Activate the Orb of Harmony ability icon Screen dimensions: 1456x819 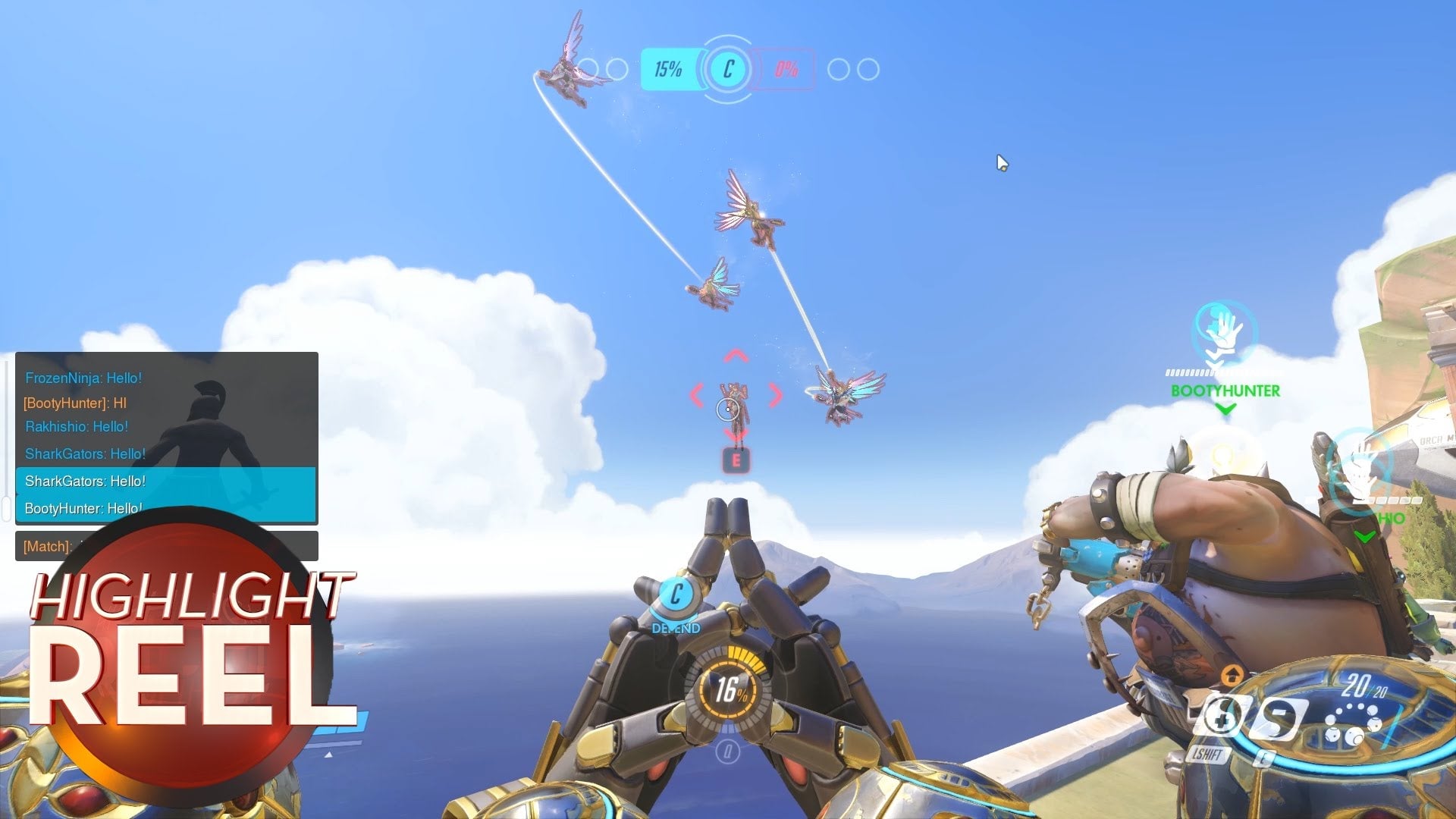[1219, 717]
